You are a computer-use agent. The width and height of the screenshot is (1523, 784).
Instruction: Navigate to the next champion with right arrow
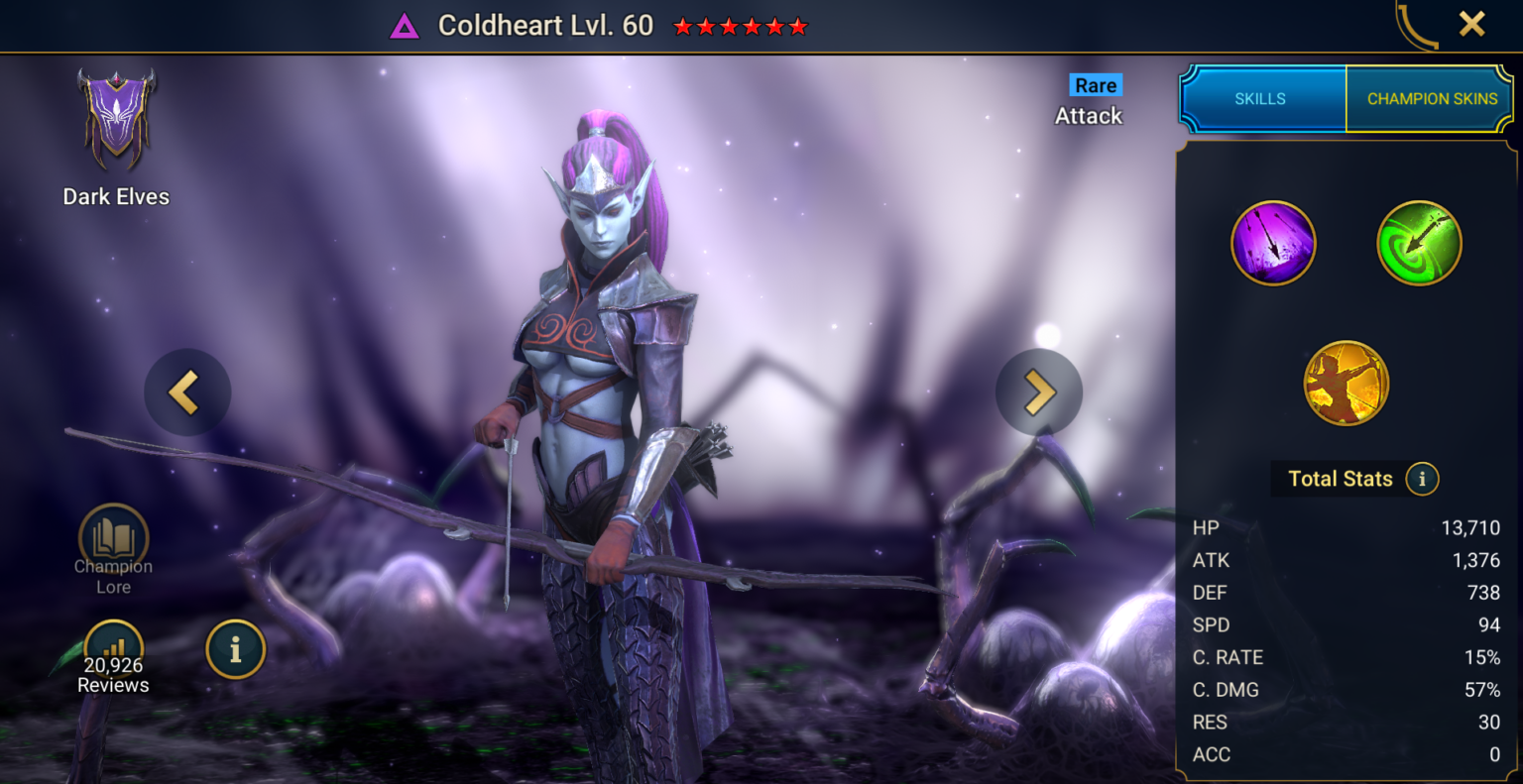(x=1038, y=392)
